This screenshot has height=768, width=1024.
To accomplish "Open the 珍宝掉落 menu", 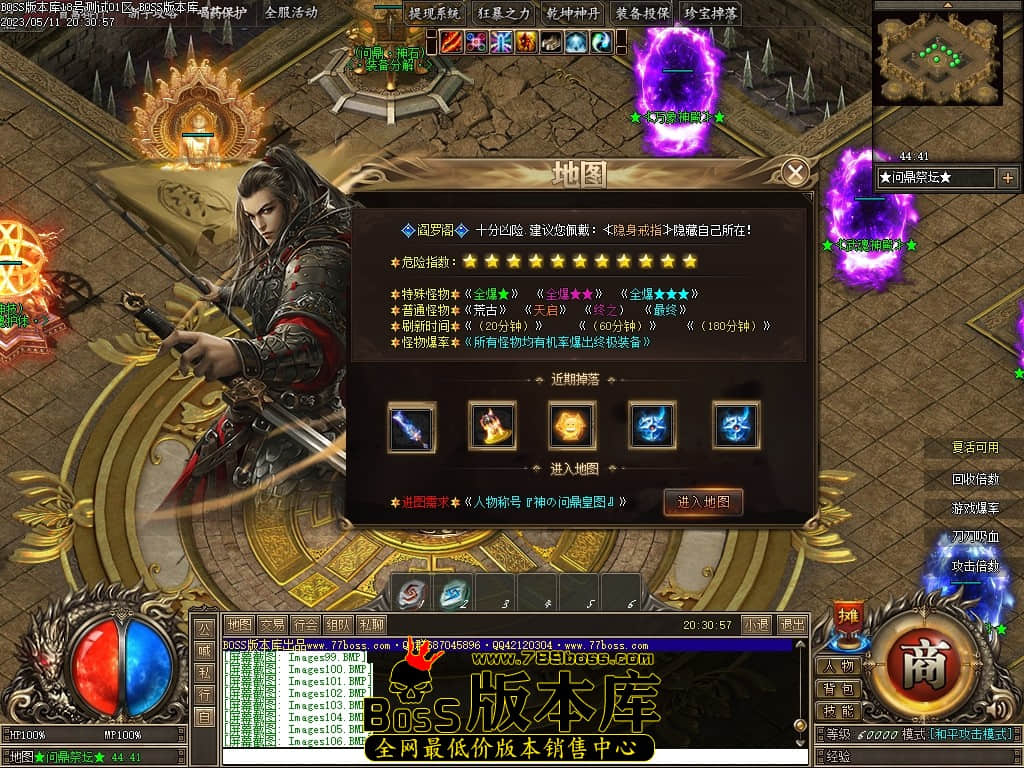I will [x=711, y=14].
